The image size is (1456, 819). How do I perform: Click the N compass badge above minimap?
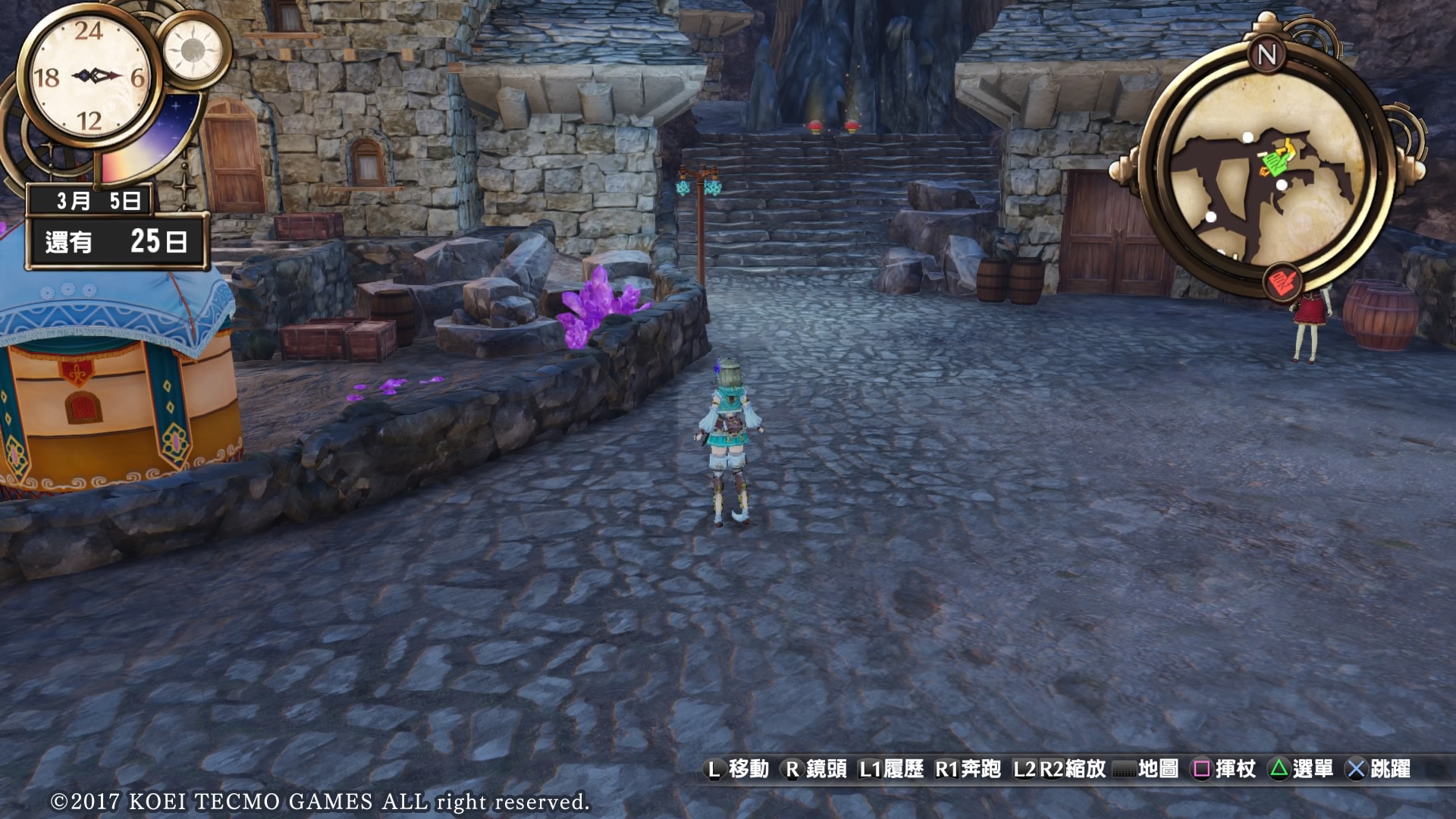click(1267, 55)
